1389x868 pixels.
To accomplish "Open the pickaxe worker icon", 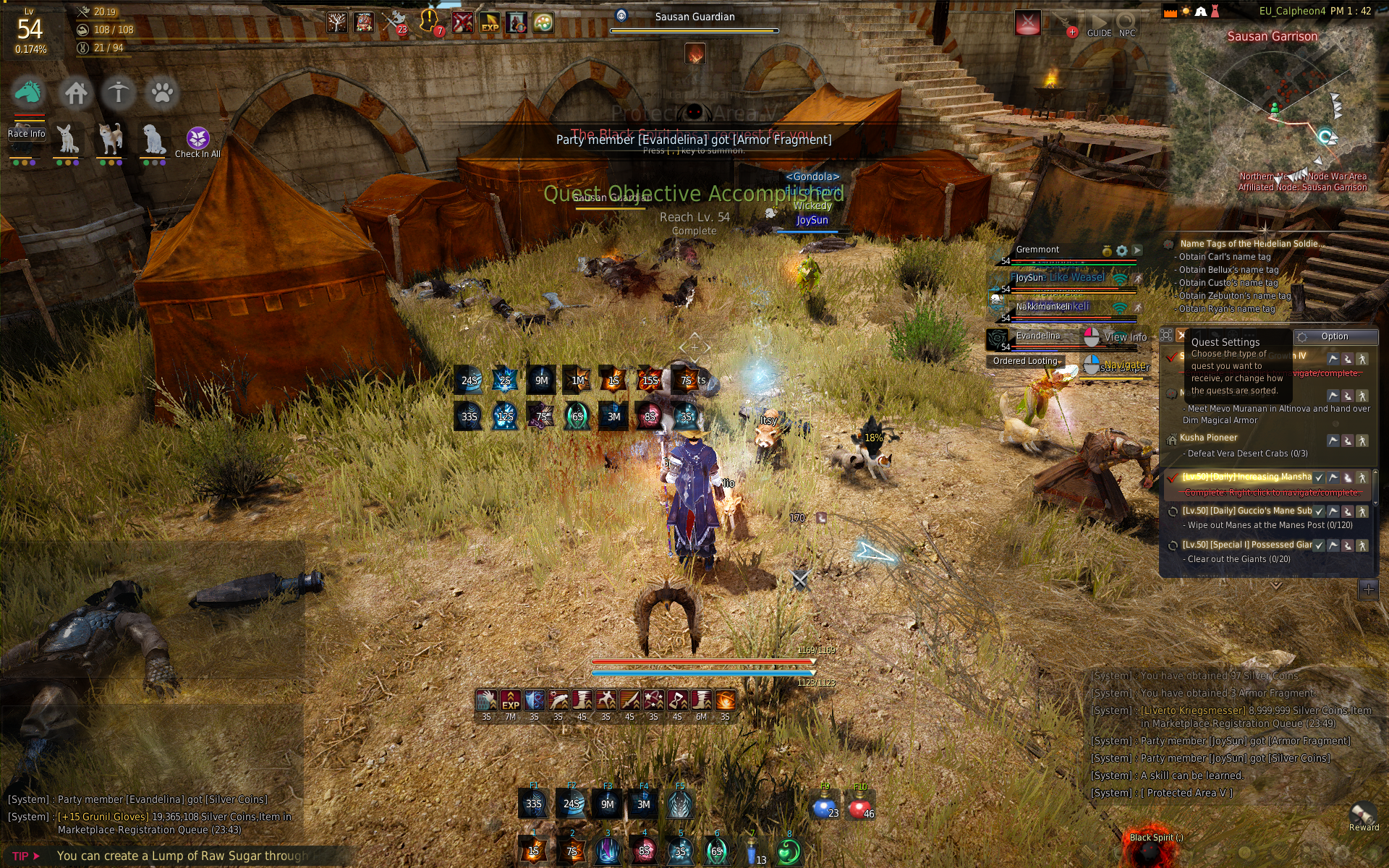I will pyautogui.click(x=119, y=93).
